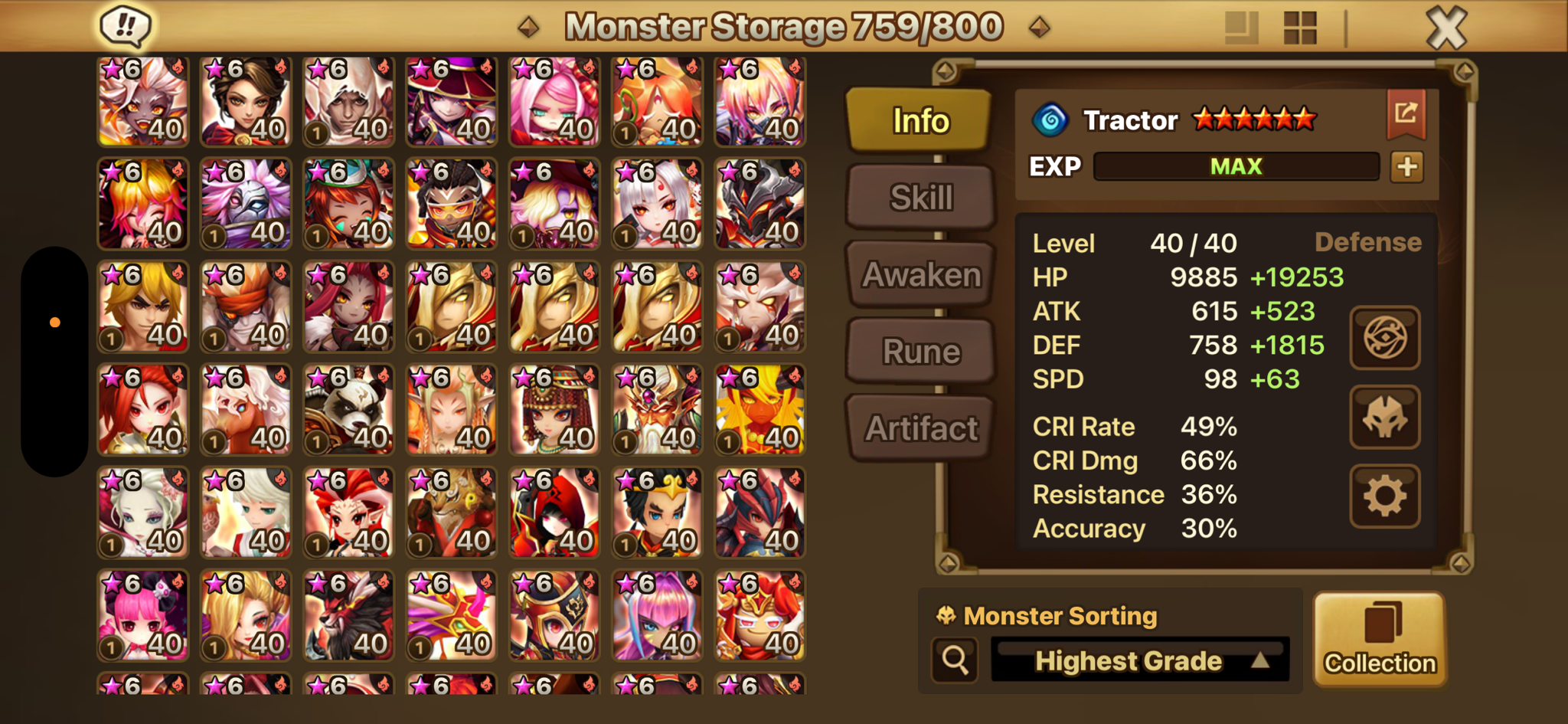Open the Highest Grade sorting dropdown
1568x724 pixels.
(1140, 660)
